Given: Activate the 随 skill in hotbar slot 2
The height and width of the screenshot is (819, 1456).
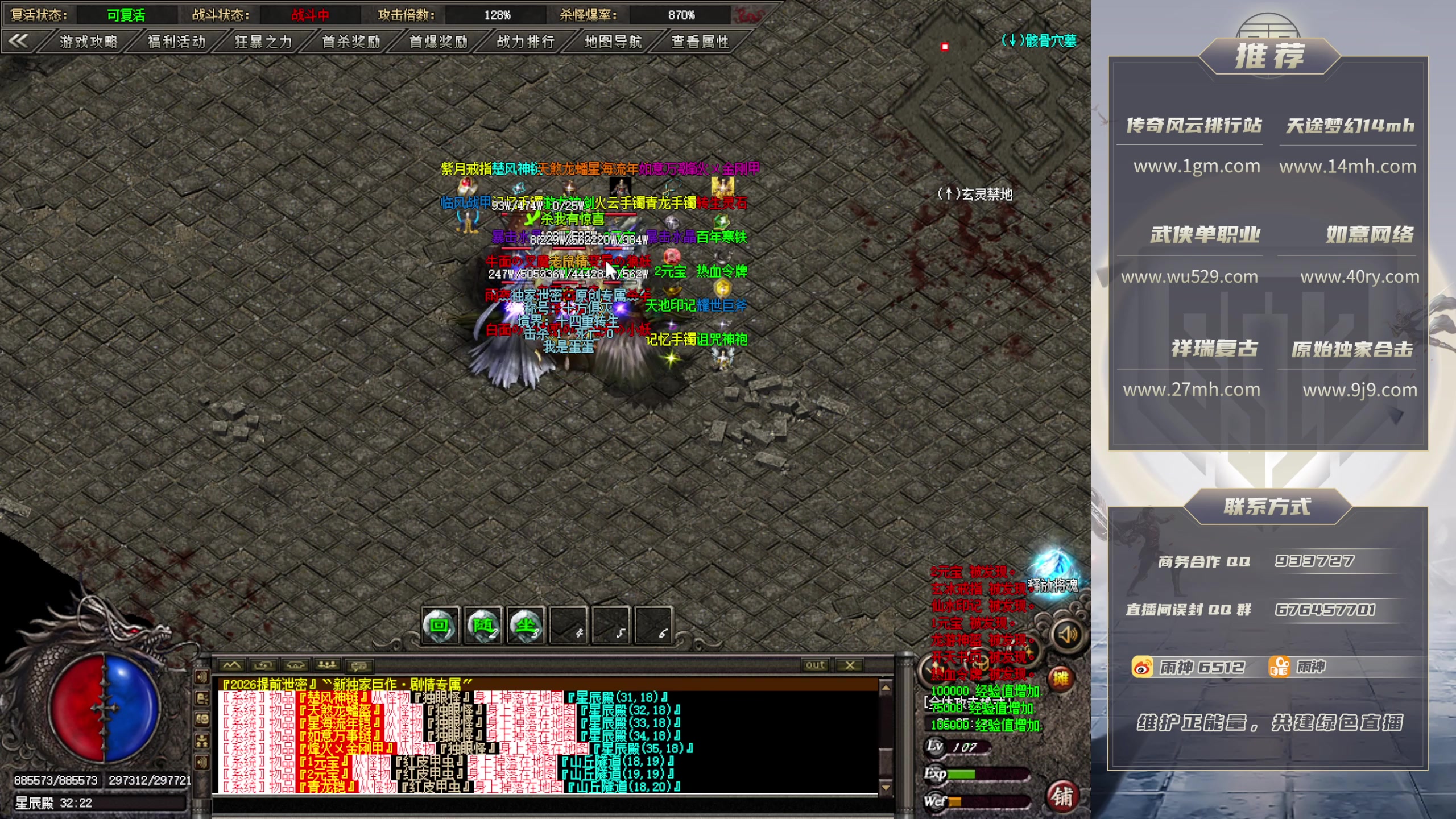Looking at the screenshot, I should tap(483, 626).
